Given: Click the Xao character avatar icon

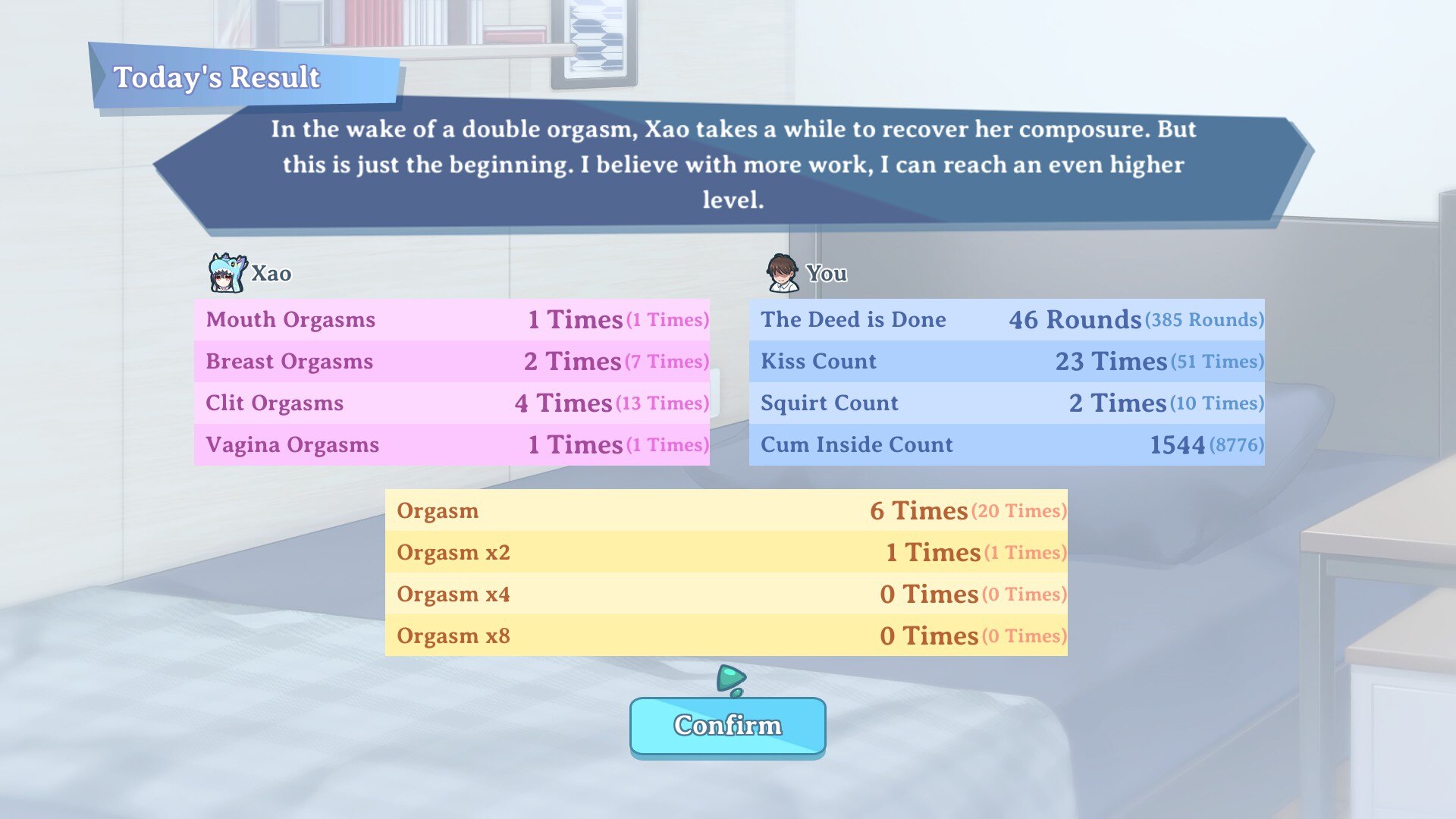Looking at the screenshot, I should (x=225, y=275).
